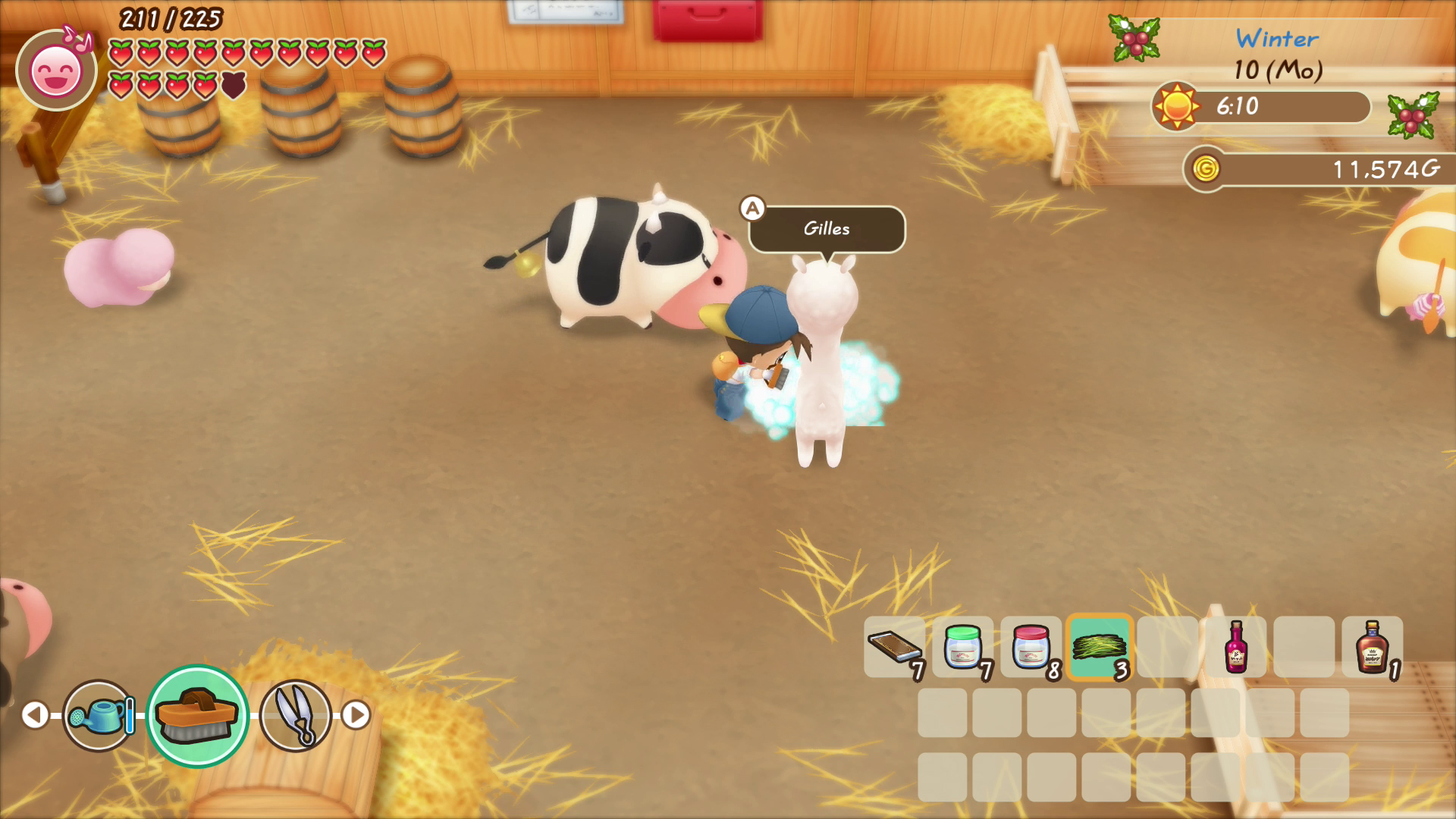Pick the green-lidded jar slot

pos(963,647)
